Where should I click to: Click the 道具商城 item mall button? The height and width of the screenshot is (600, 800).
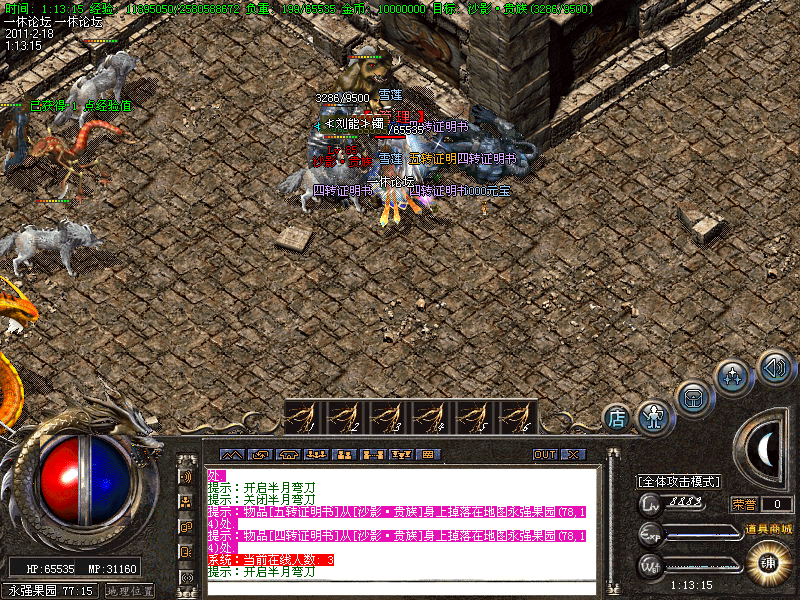point(767,528)
